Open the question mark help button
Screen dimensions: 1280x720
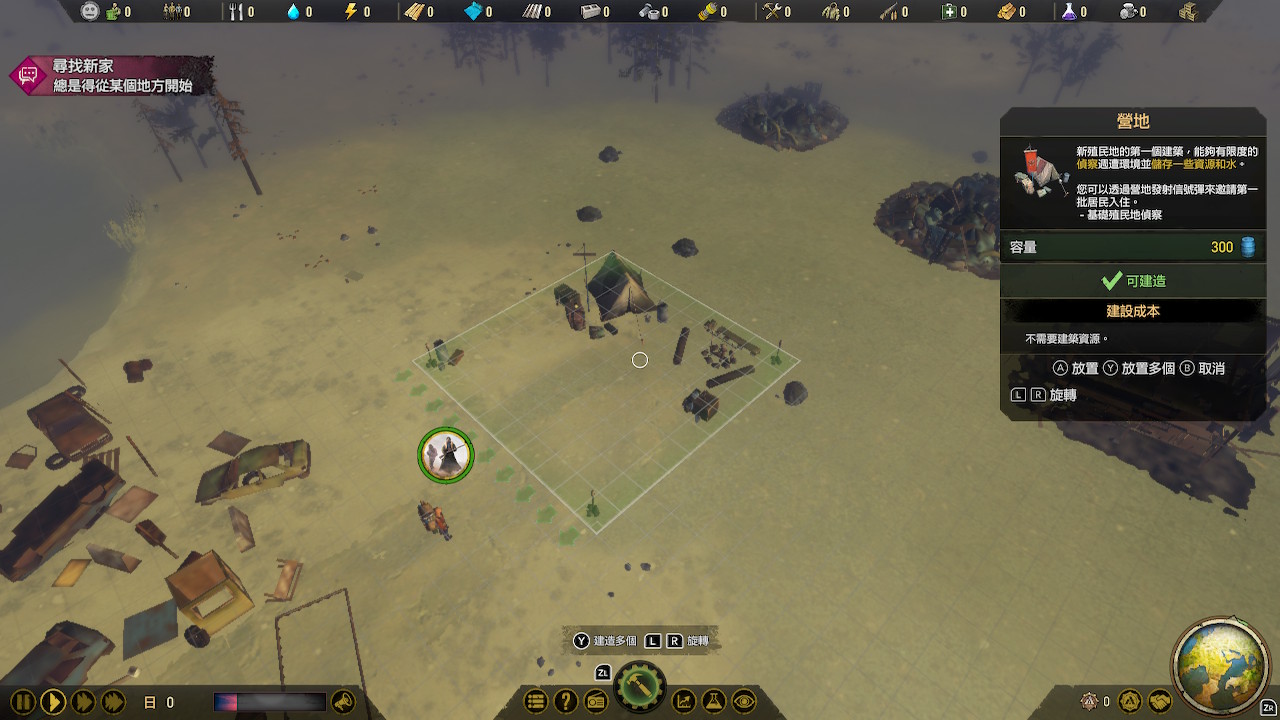click(566, 702)
